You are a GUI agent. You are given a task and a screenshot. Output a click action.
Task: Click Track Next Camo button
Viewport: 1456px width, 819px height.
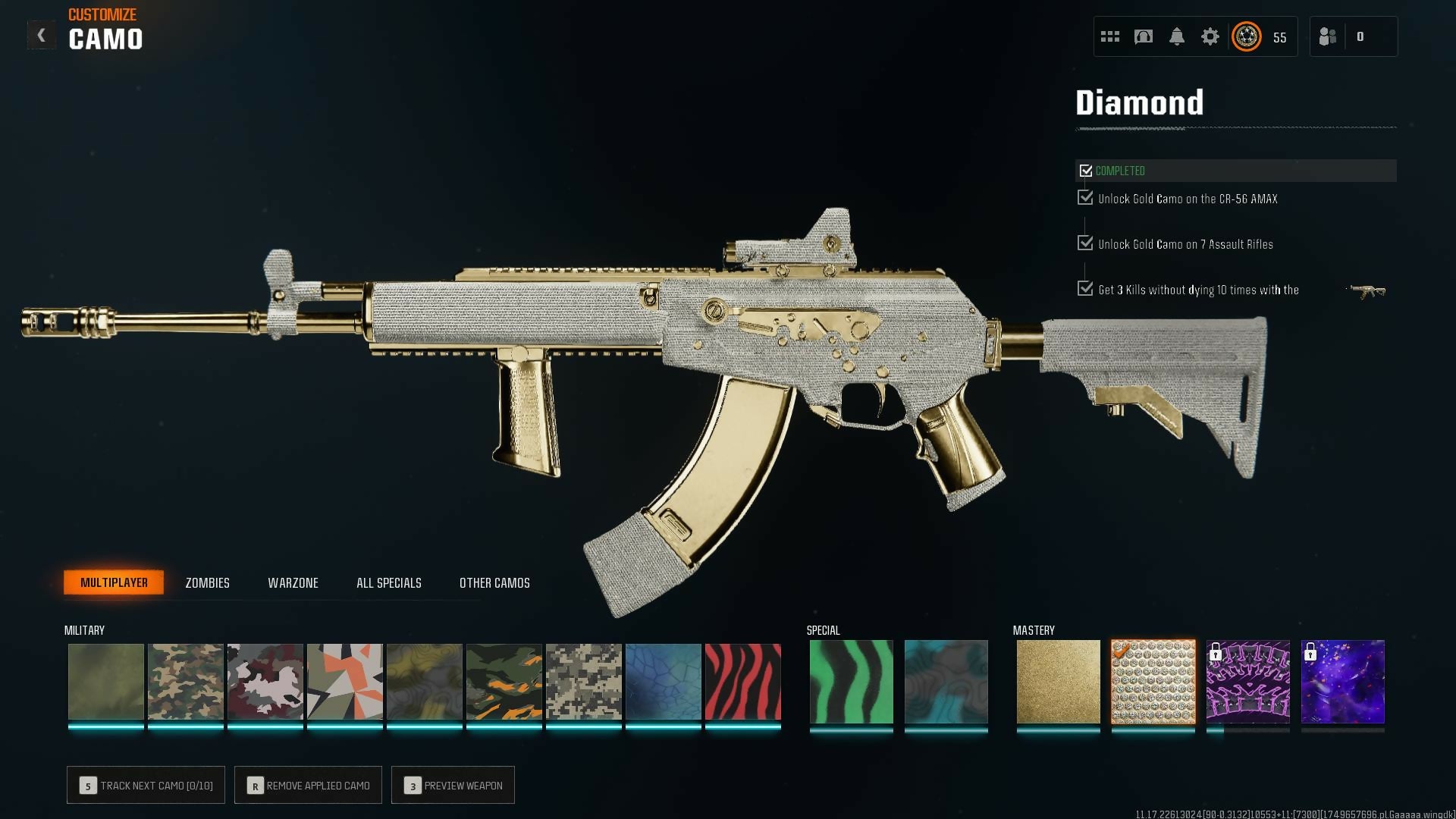coord(146,785)
